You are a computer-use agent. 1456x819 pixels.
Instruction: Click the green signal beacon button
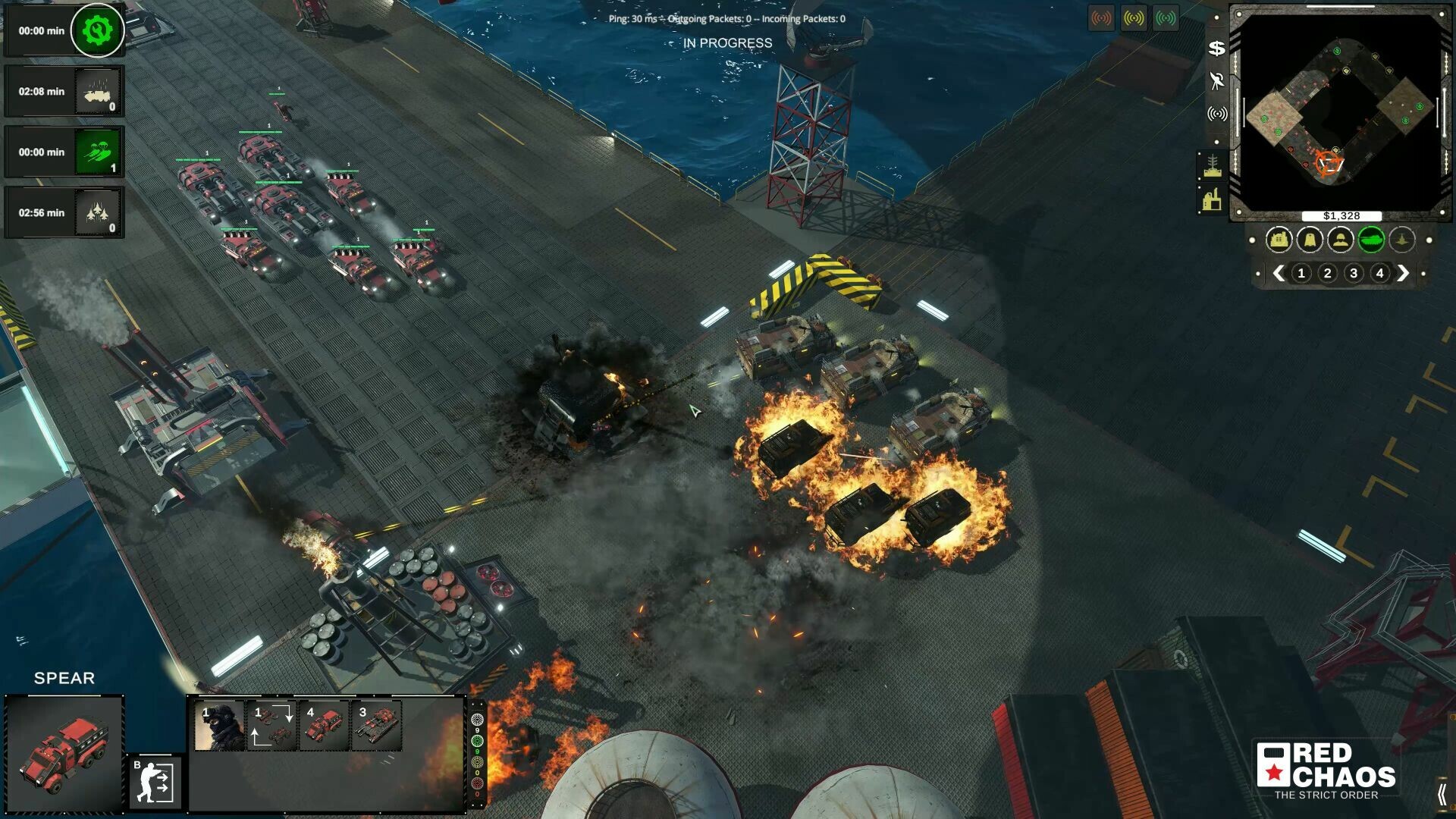1166,18
